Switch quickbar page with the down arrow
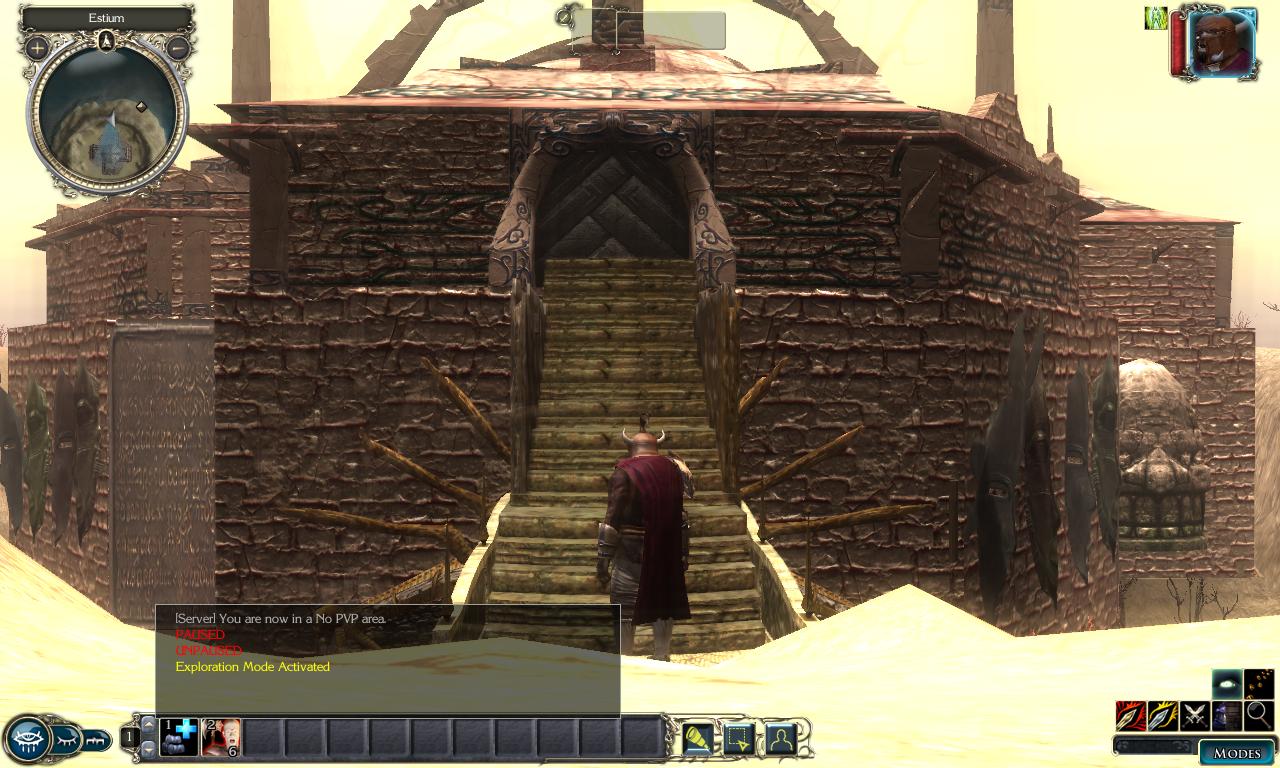 [148, 748]
